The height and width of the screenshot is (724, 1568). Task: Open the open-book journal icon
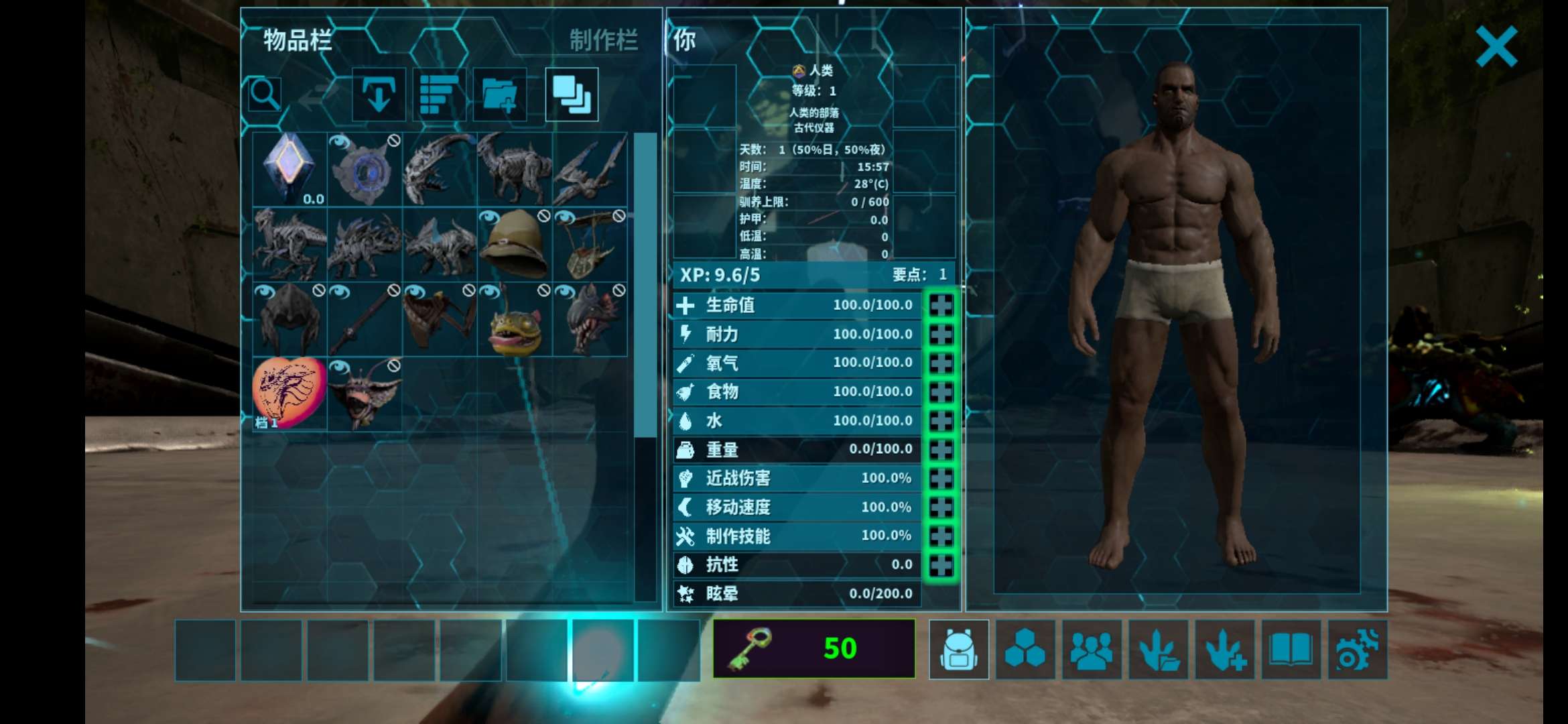click(1291, 650)
